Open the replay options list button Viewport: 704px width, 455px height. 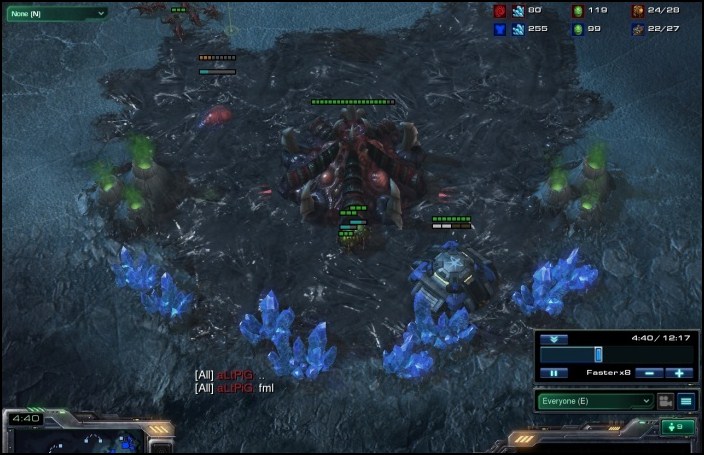coord(686,401)
